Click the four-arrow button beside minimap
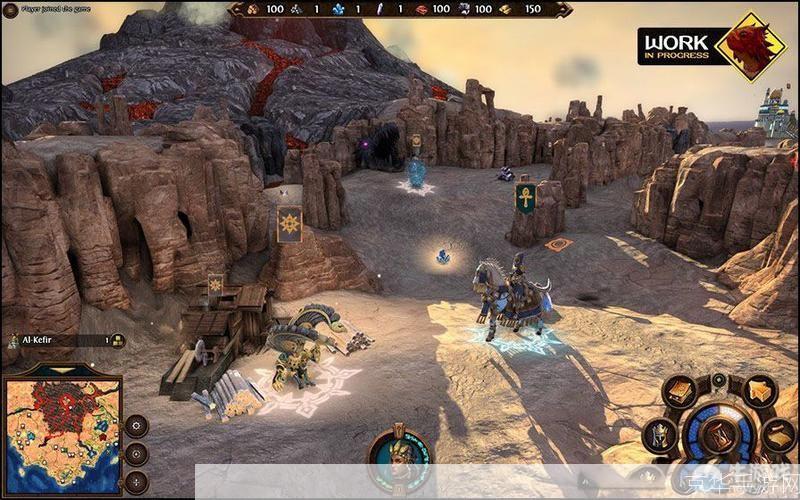 [x=136, y=480]
